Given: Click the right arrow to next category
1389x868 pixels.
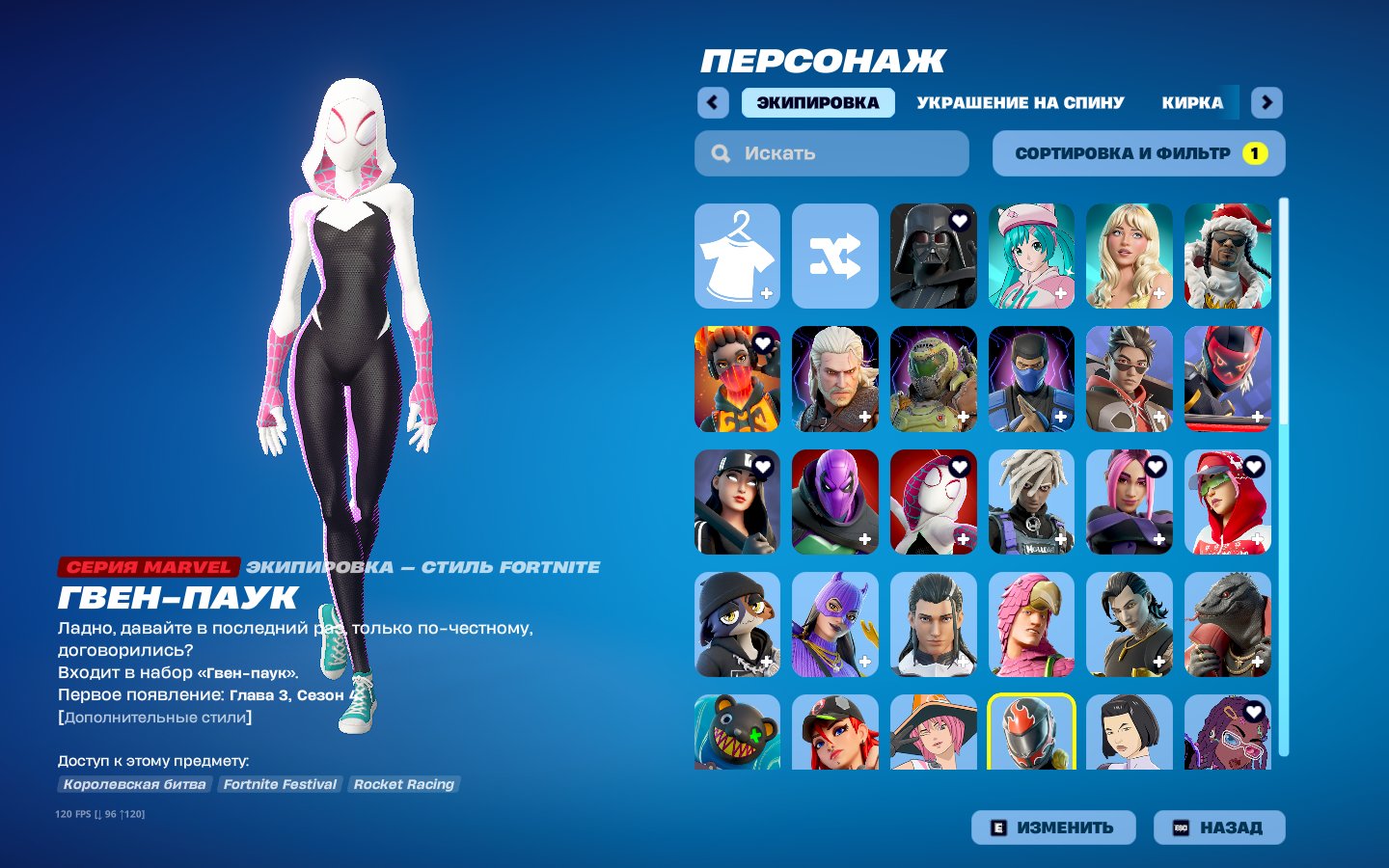Looking at the screenshot, I should (1266, 102).
